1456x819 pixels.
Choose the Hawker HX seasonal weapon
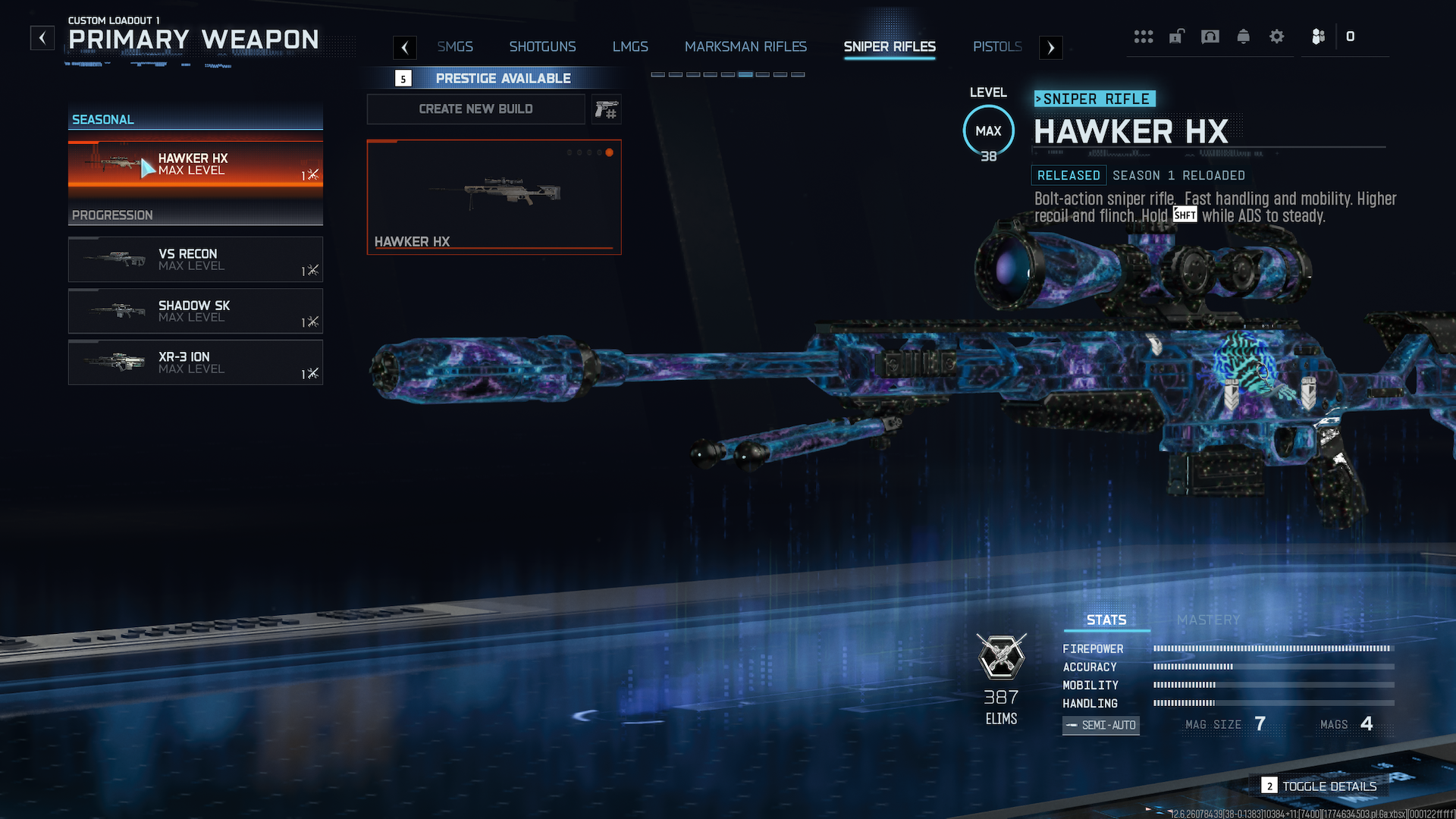click(x=196, y=165)
